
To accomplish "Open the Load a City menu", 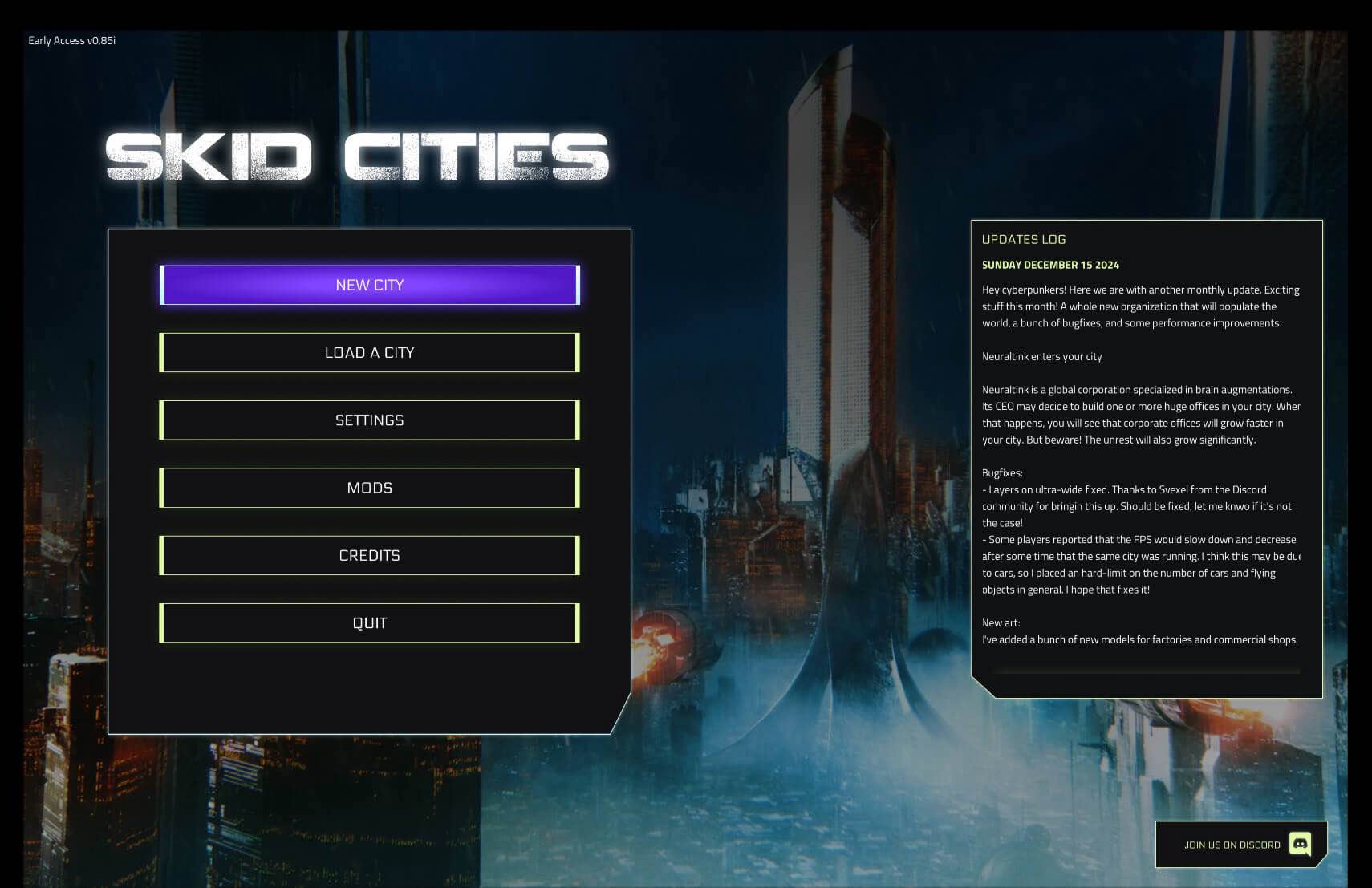I will click(369, 353).
